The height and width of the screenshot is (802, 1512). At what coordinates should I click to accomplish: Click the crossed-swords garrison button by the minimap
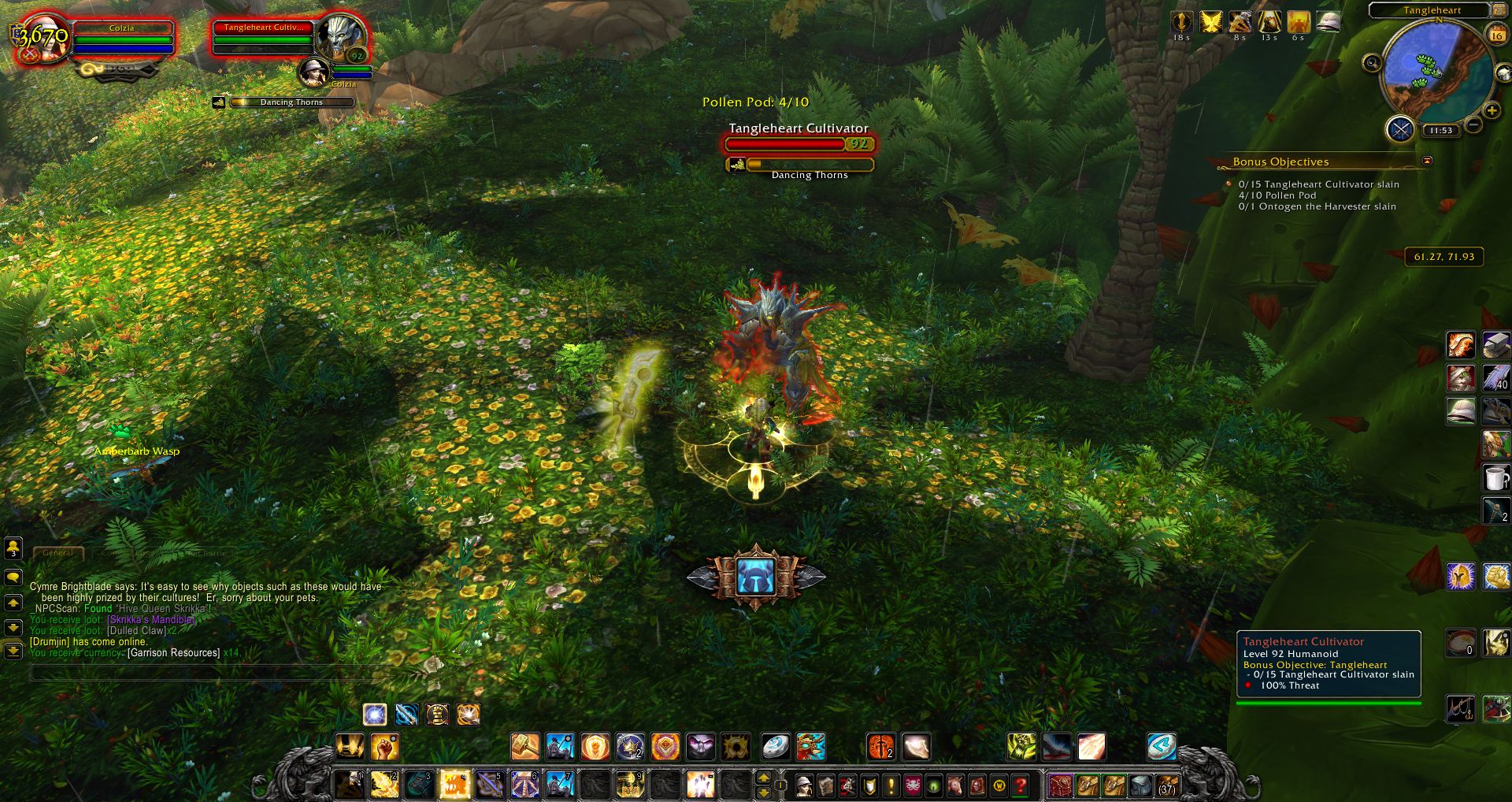pyautogui.click(x=1400, y=128)
